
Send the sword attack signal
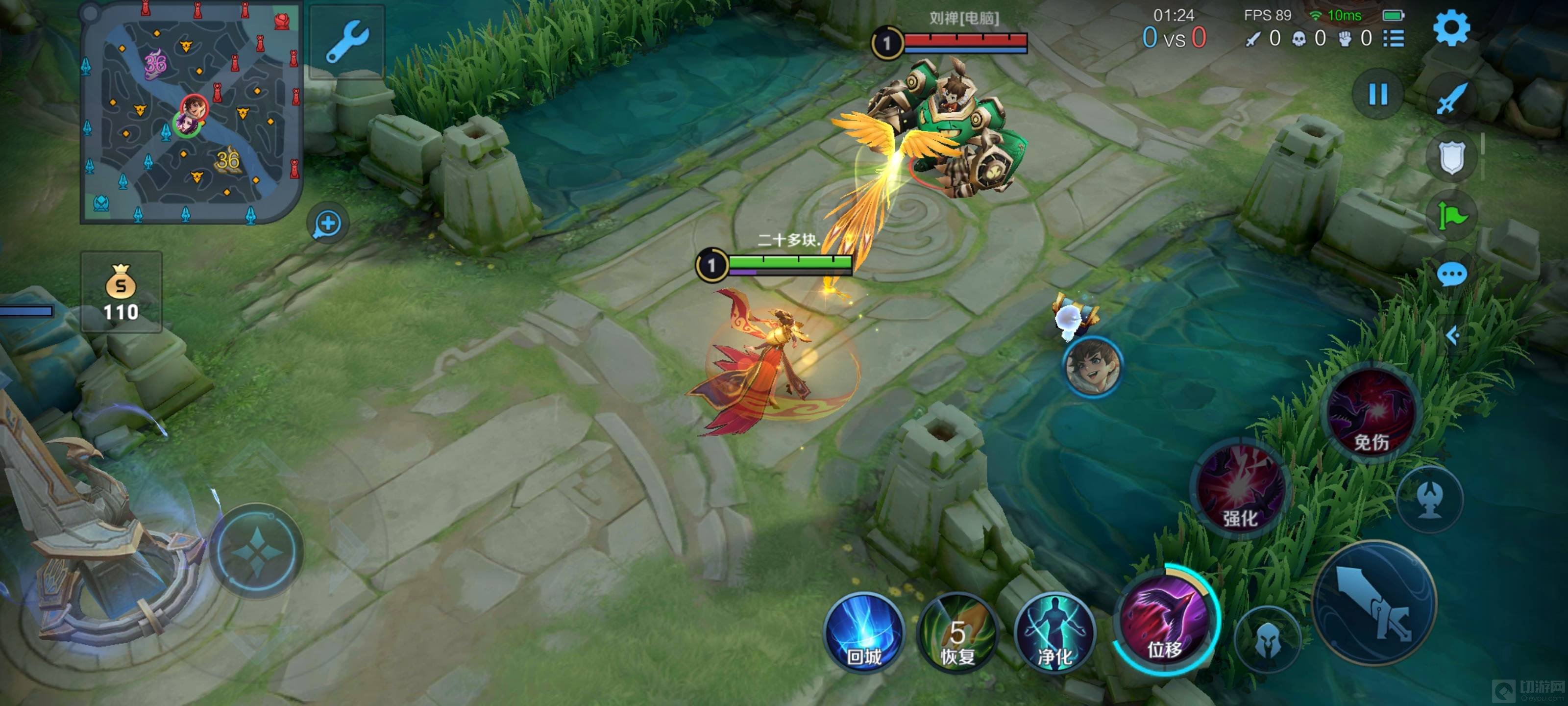[1452, 98]
